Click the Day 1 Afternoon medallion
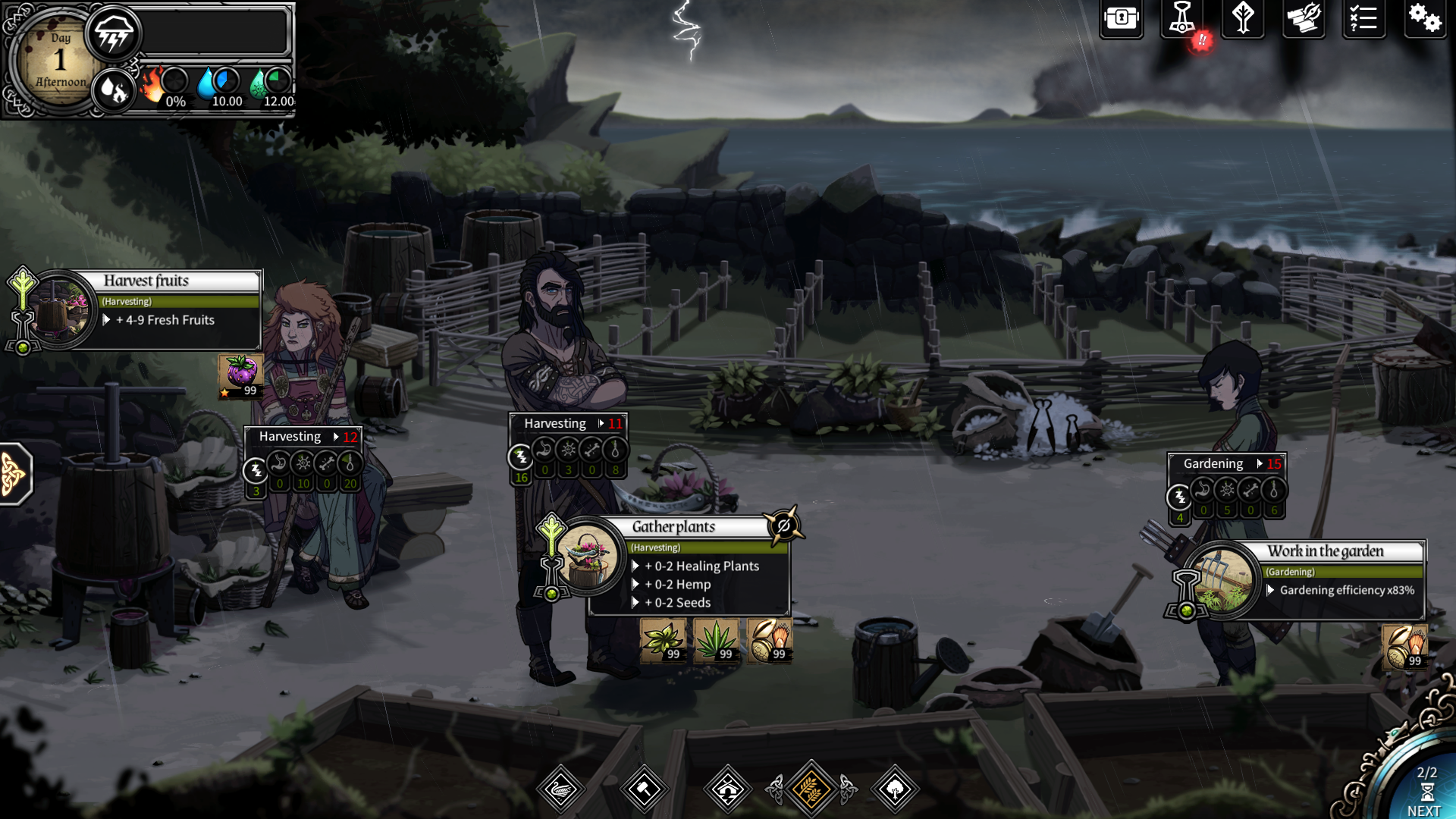1456x819 pixels. (x=57, y=59)
